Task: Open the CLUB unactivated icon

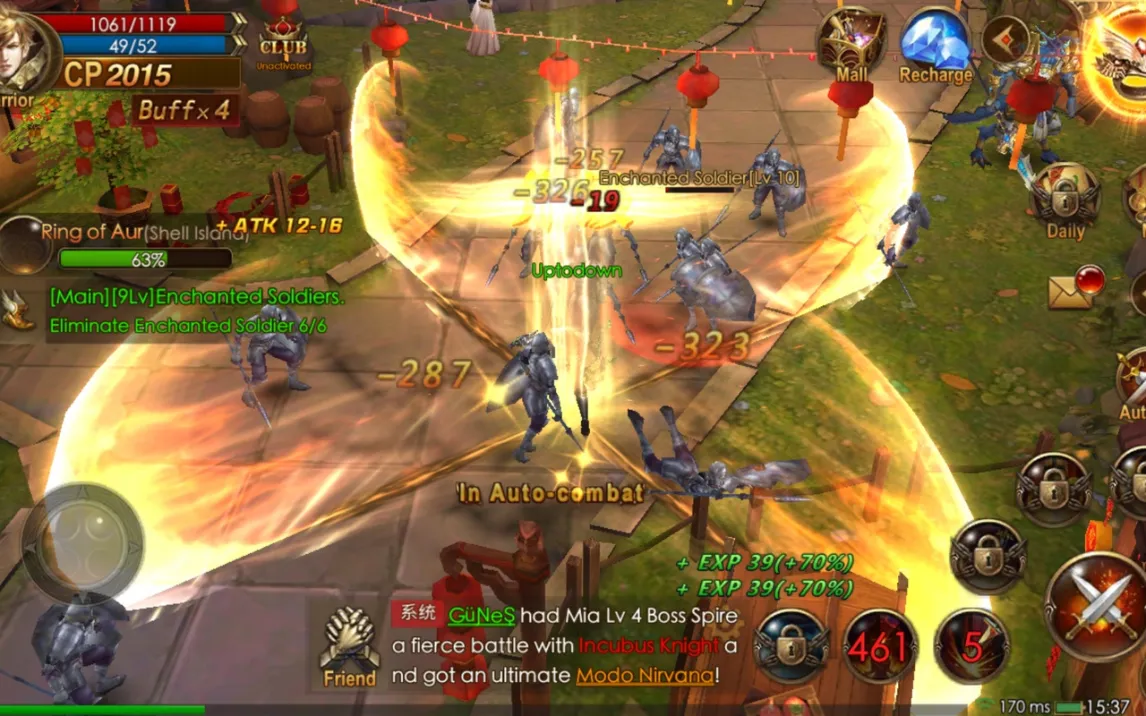Action: tap(283, 38)
